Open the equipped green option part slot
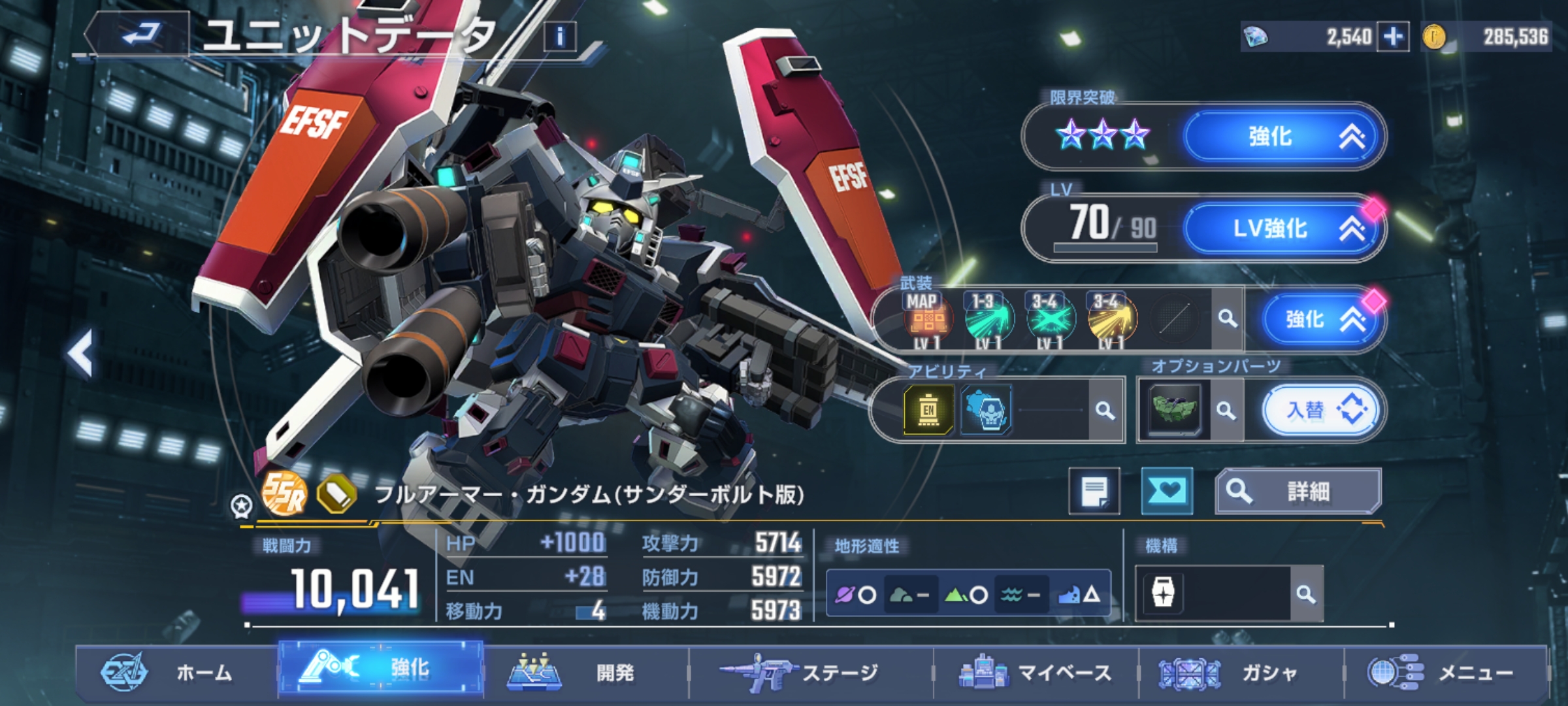 1175,410
